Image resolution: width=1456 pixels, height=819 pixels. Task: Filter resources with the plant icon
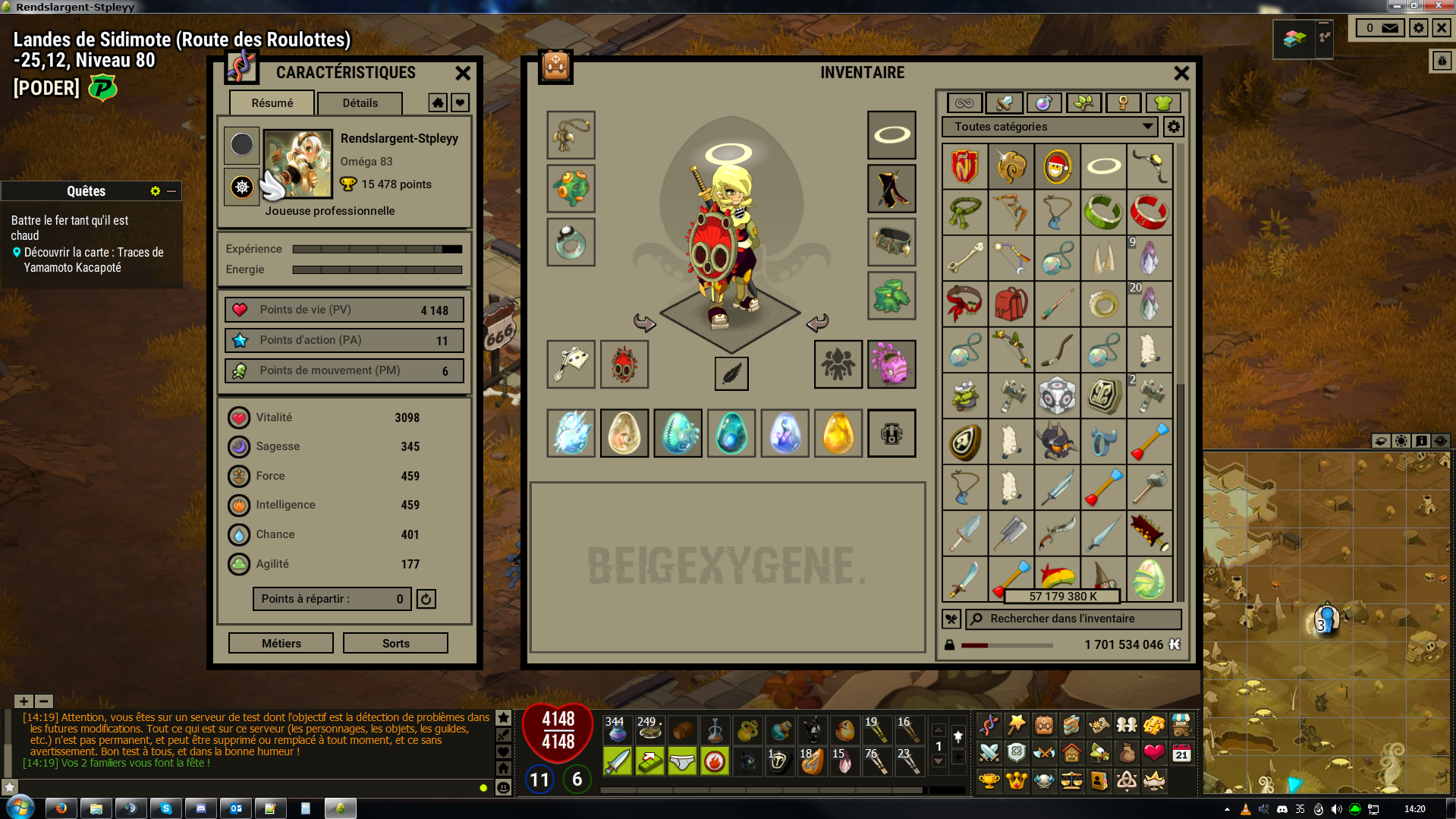click(1084, 102)
